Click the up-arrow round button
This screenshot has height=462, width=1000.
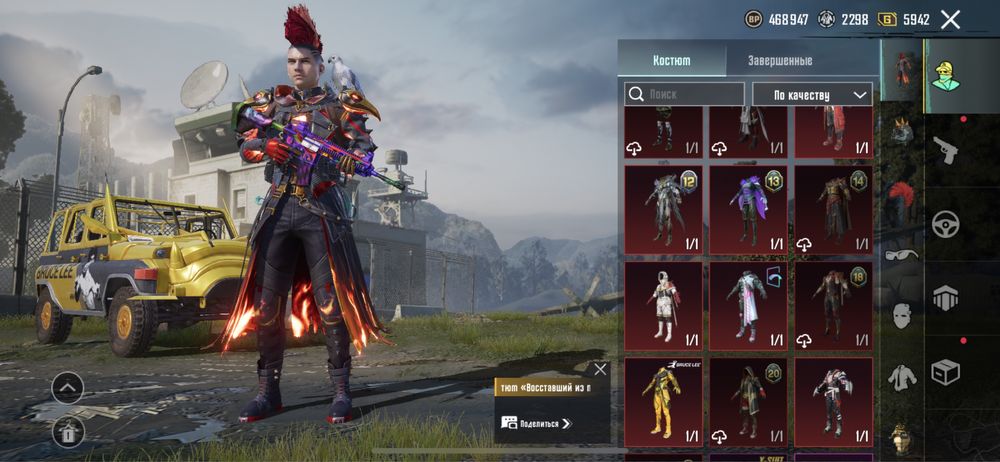(x=68, y=387)
